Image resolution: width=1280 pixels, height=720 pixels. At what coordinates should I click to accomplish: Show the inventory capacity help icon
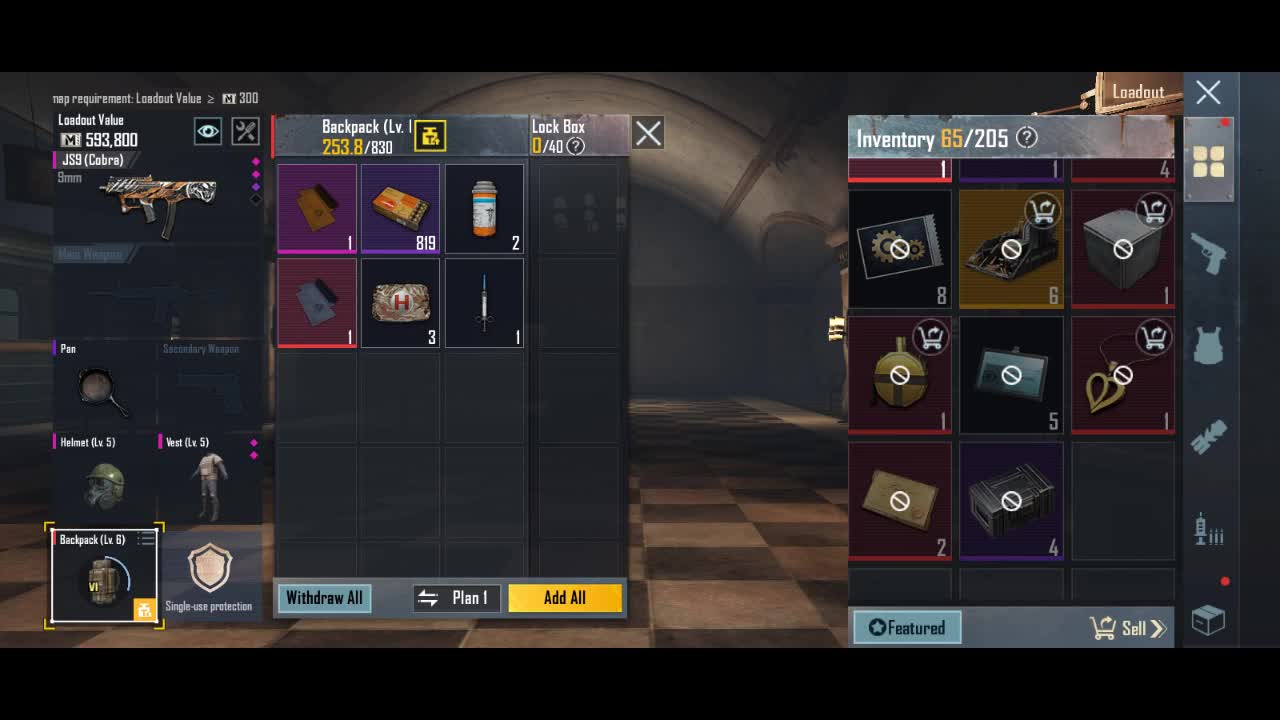point(1027,138)
